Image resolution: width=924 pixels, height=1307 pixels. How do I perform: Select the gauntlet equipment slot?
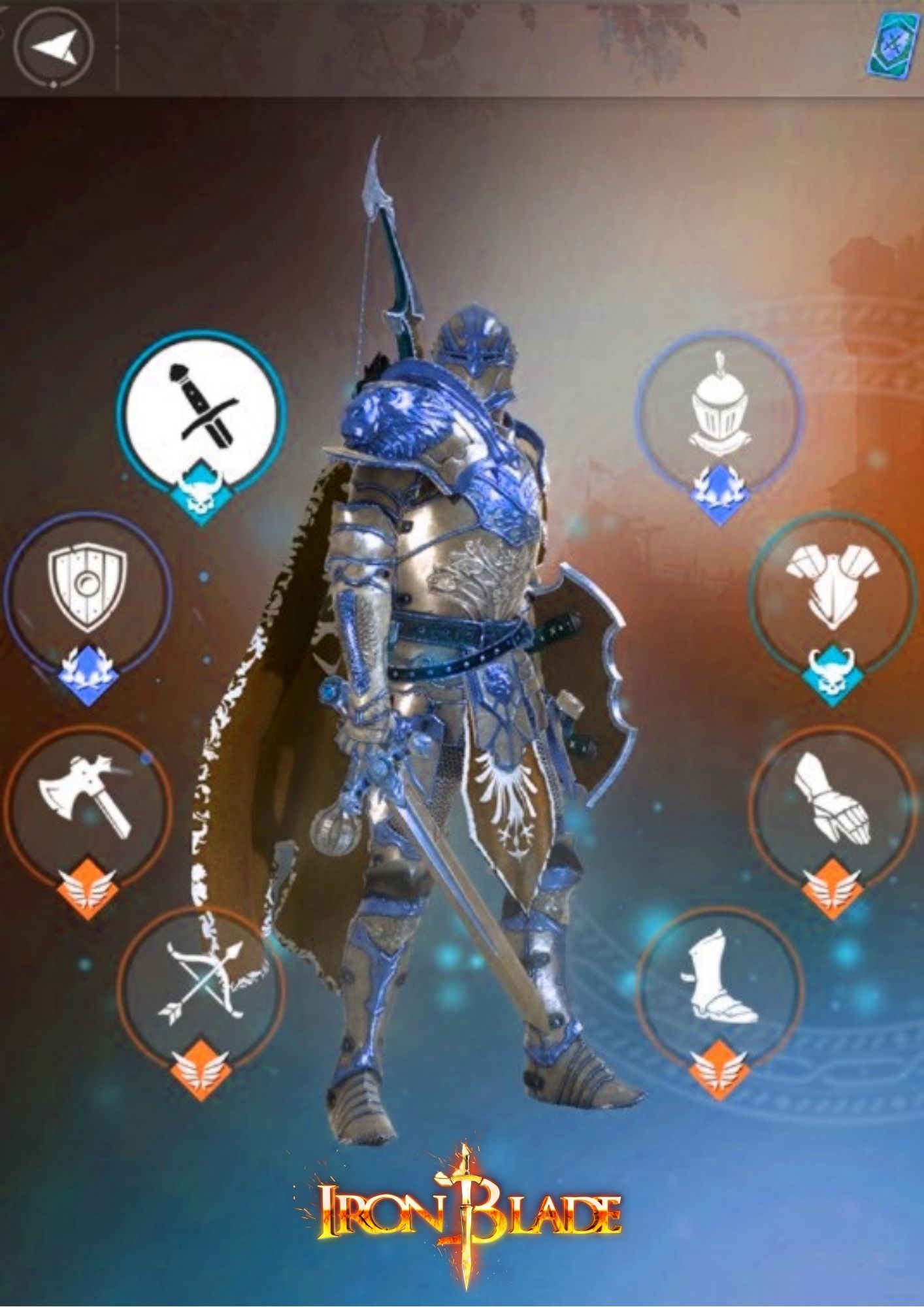(831, 808)
